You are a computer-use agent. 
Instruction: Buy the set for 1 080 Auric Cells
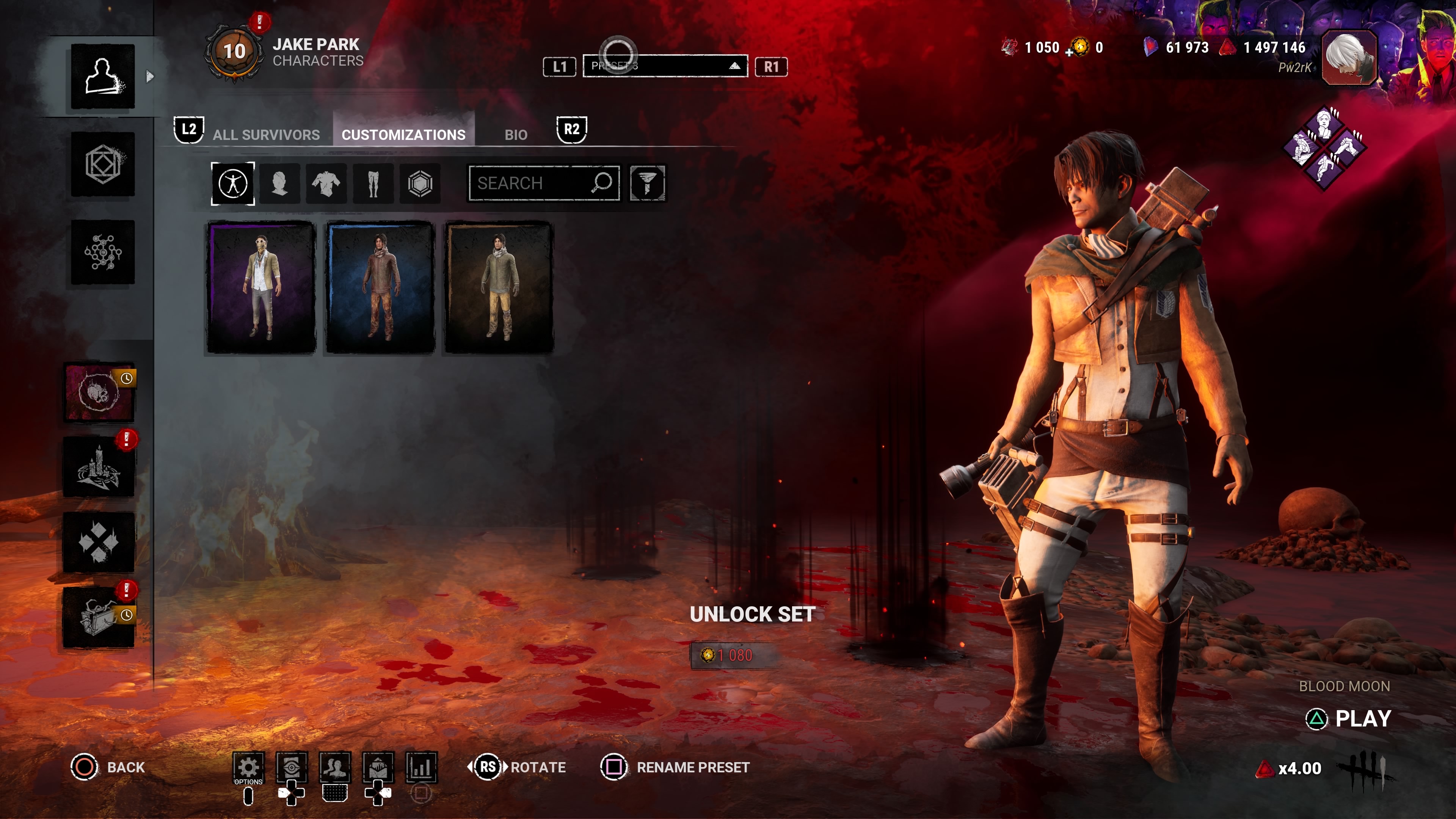734,655
